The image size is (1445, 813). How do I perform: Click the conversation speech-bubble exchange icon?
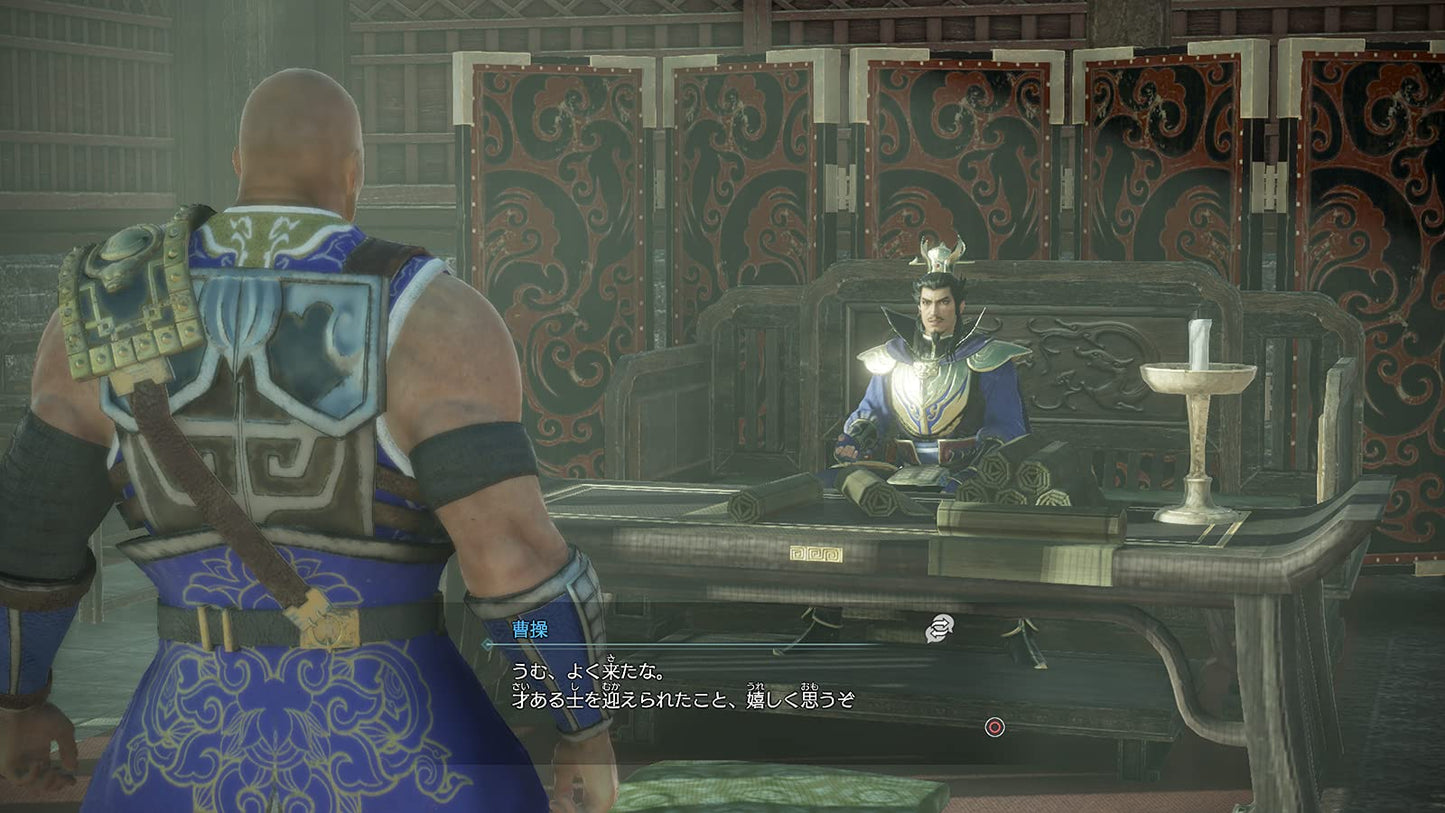point(938,629)
